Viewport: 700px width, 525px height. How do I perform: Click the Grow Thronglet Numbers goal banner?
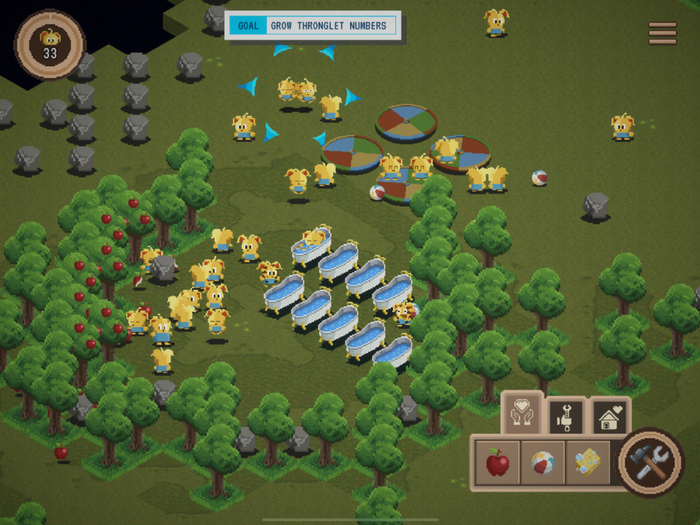[313, 25]
